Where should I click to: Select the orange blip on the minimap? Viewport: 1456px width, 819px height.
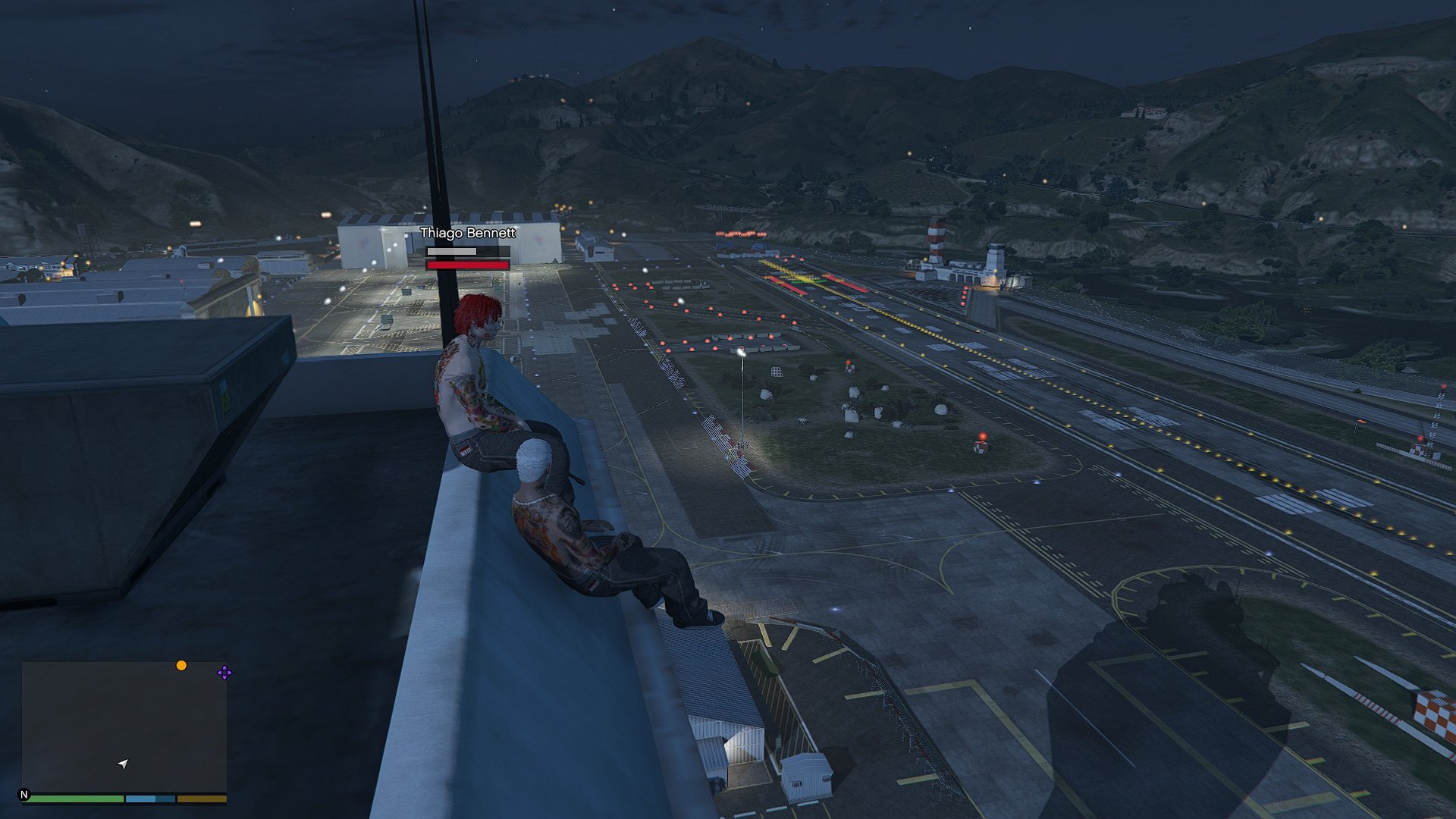point(181,666)
